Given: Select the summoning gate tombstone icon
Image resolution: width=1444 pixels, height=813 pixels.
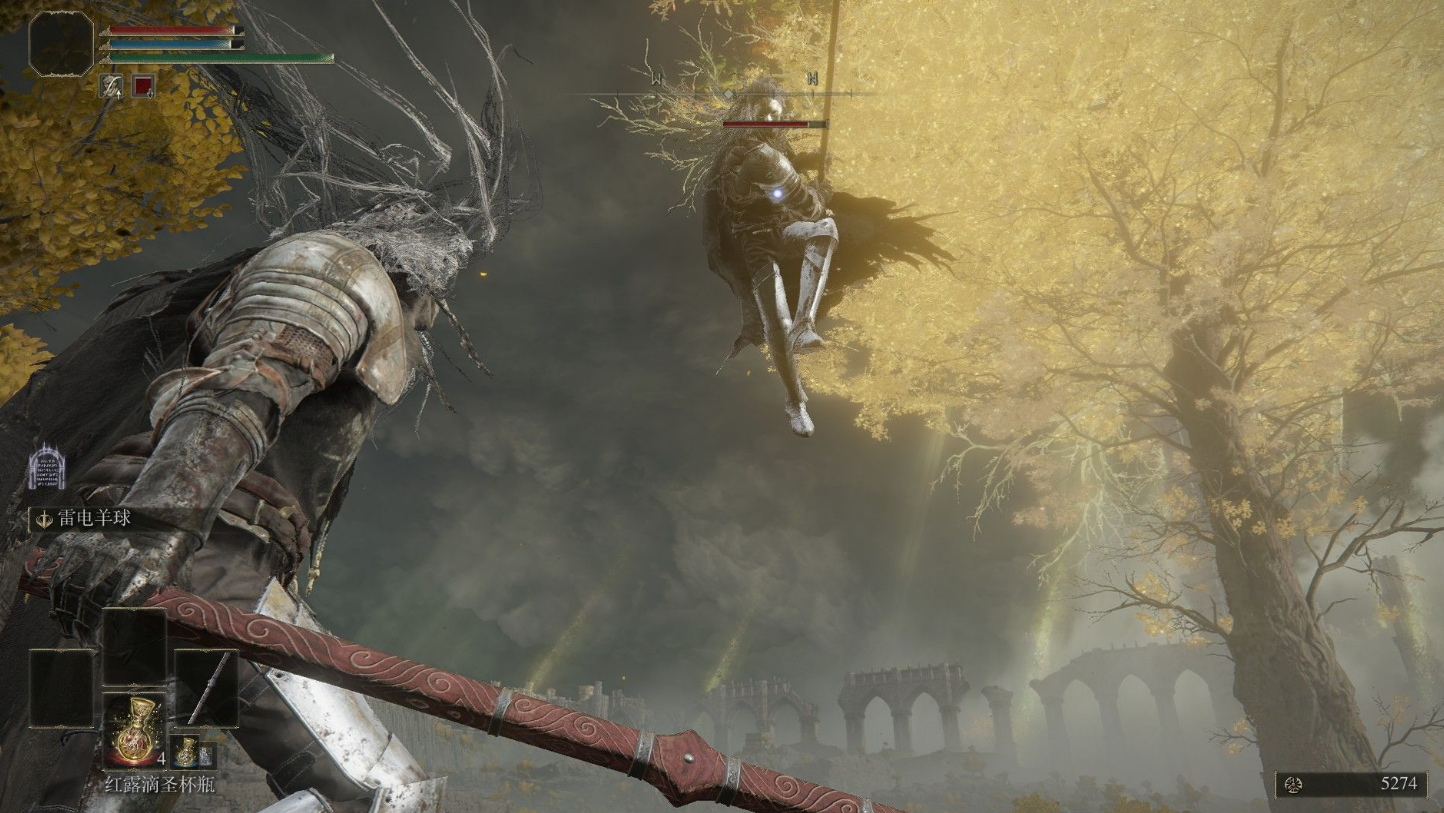Looking at the screenshot, I should coord(47,468).
